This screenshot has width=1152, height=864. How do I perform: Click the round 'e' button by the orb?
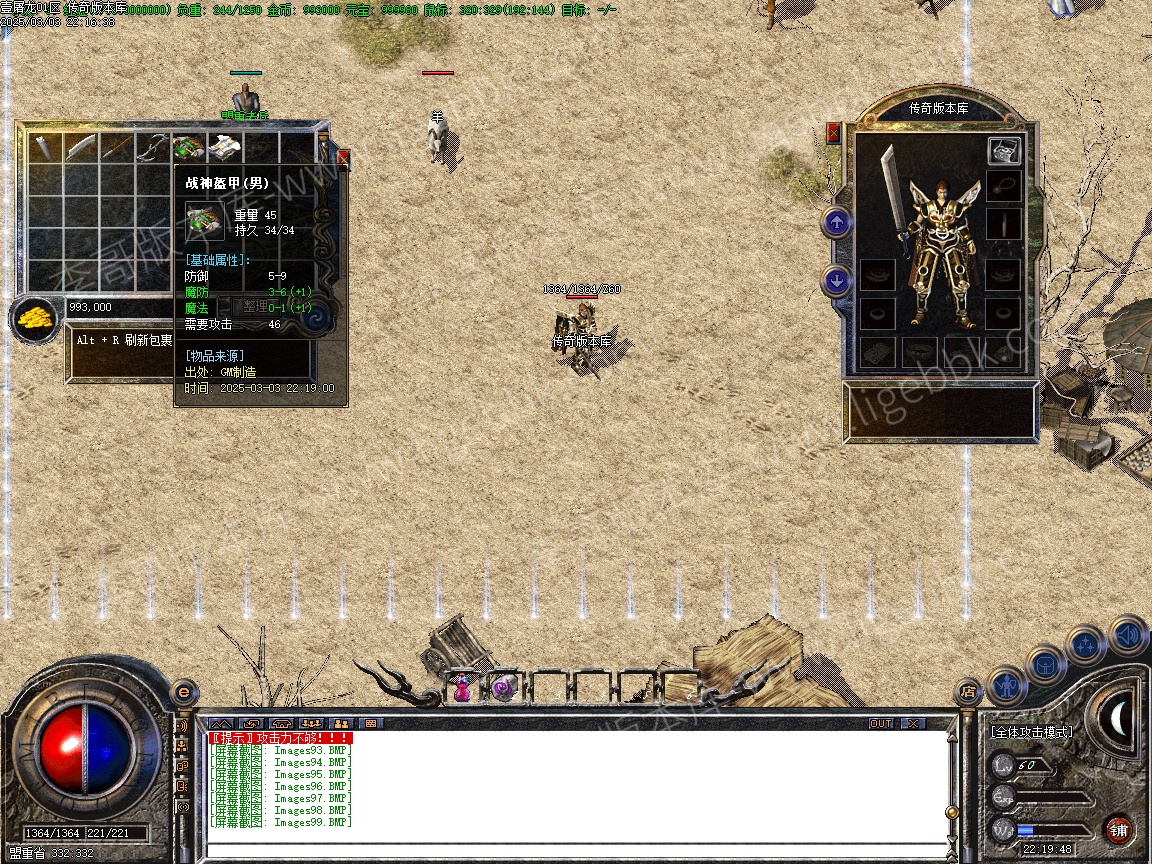pos(183,692)
